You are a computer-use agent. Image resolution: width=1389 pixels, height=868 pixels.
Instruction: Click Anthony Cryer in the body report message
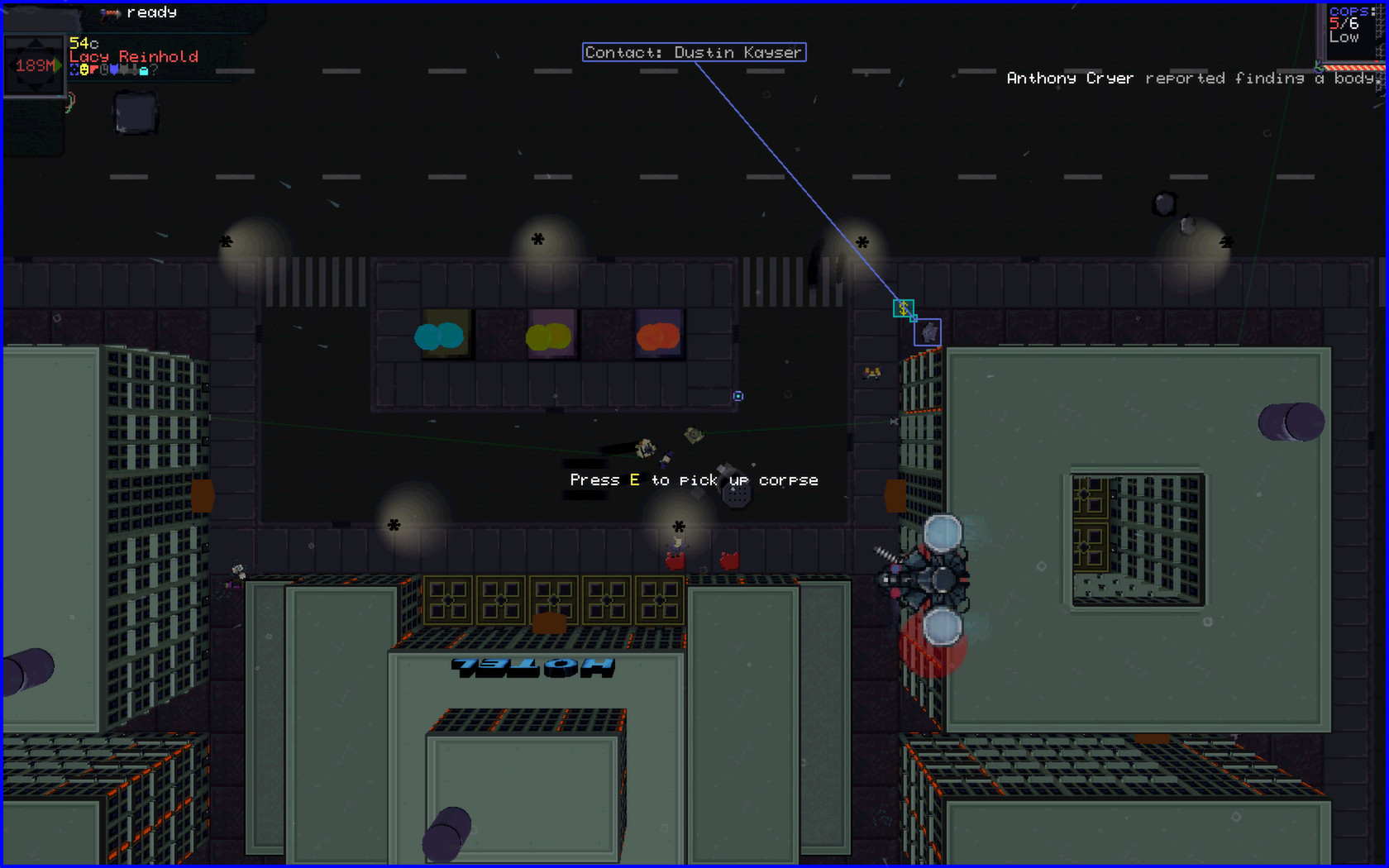click(x=1070, y=78)
